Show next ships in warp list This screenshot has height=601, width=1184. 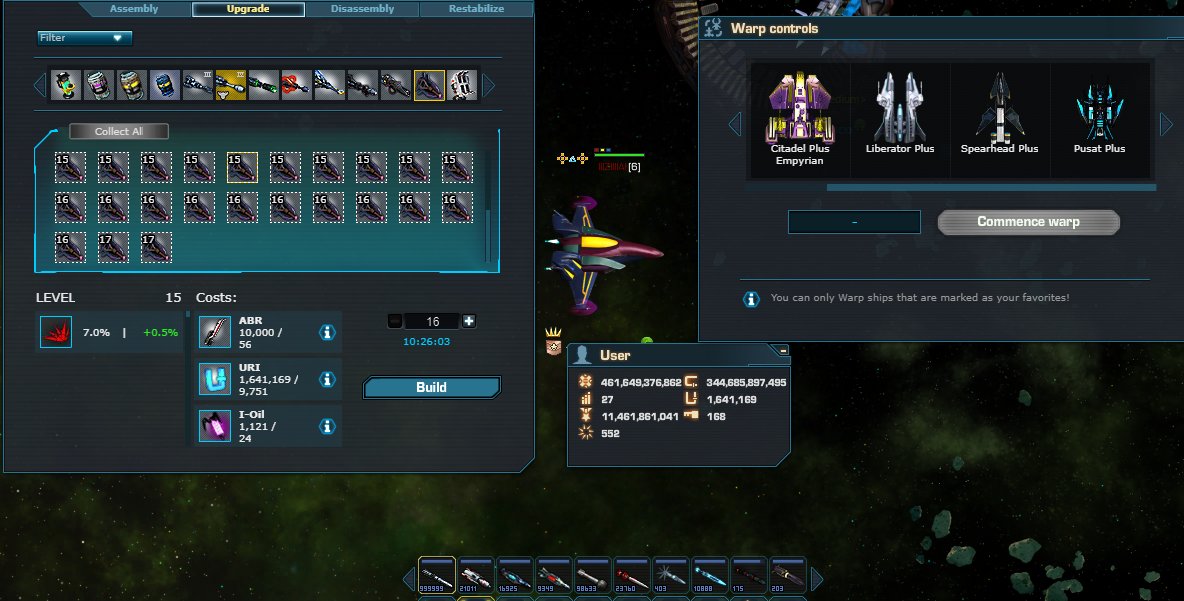(1166, 124)
